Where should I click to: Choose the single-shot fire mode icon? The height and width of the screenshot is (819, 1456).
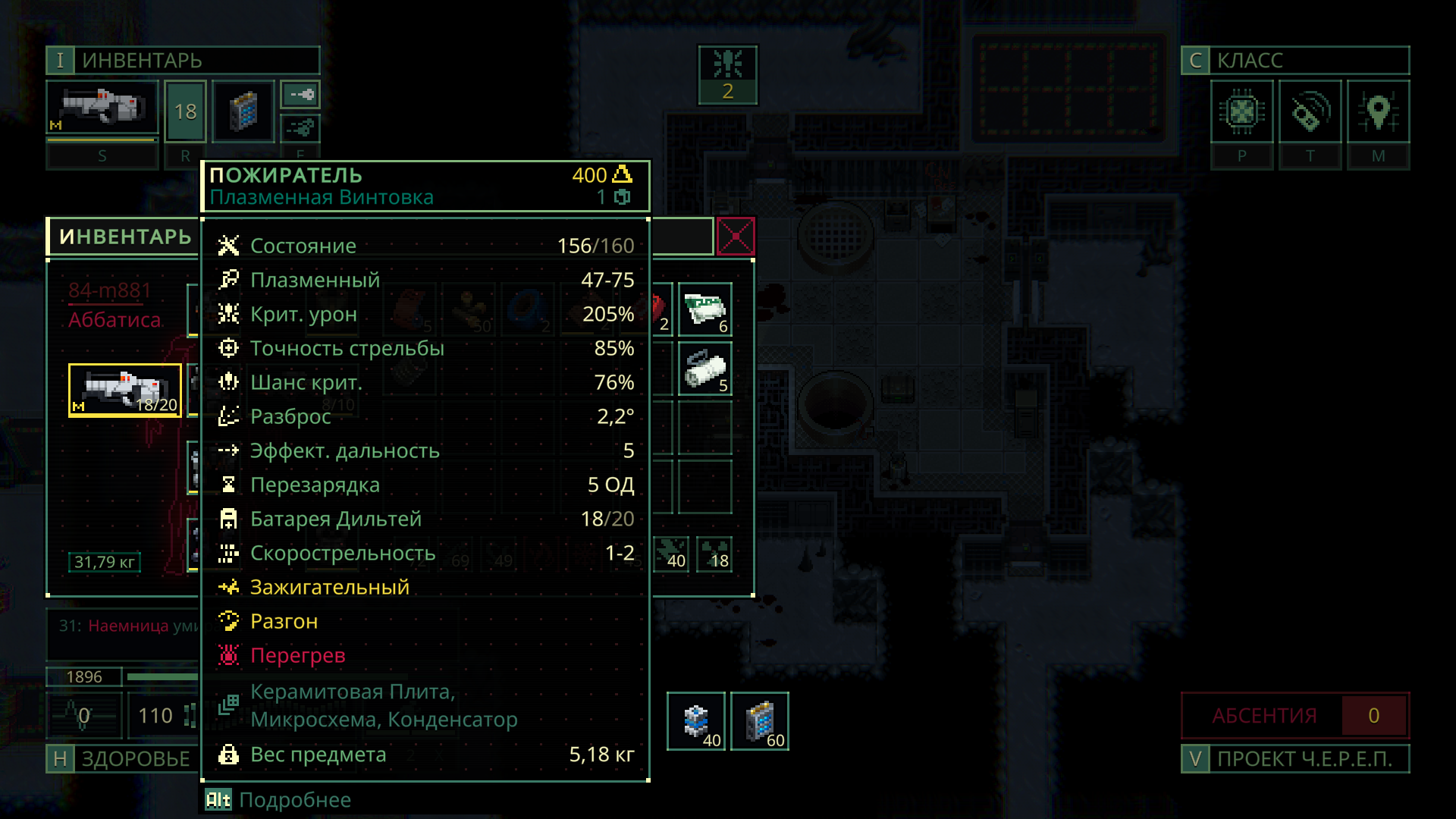301,95
